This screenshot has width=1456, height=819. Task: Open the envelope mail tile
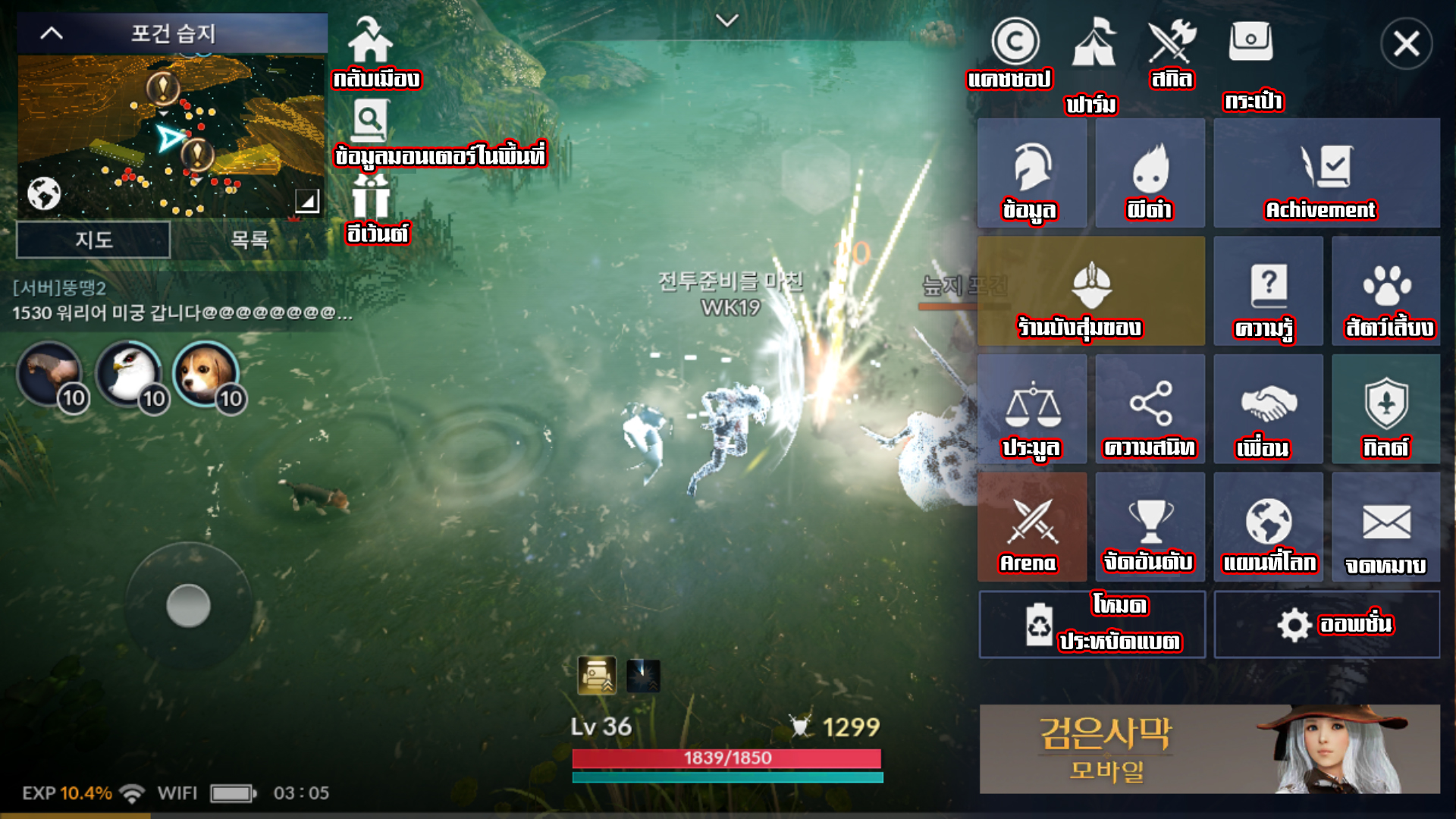(1385, 528)
